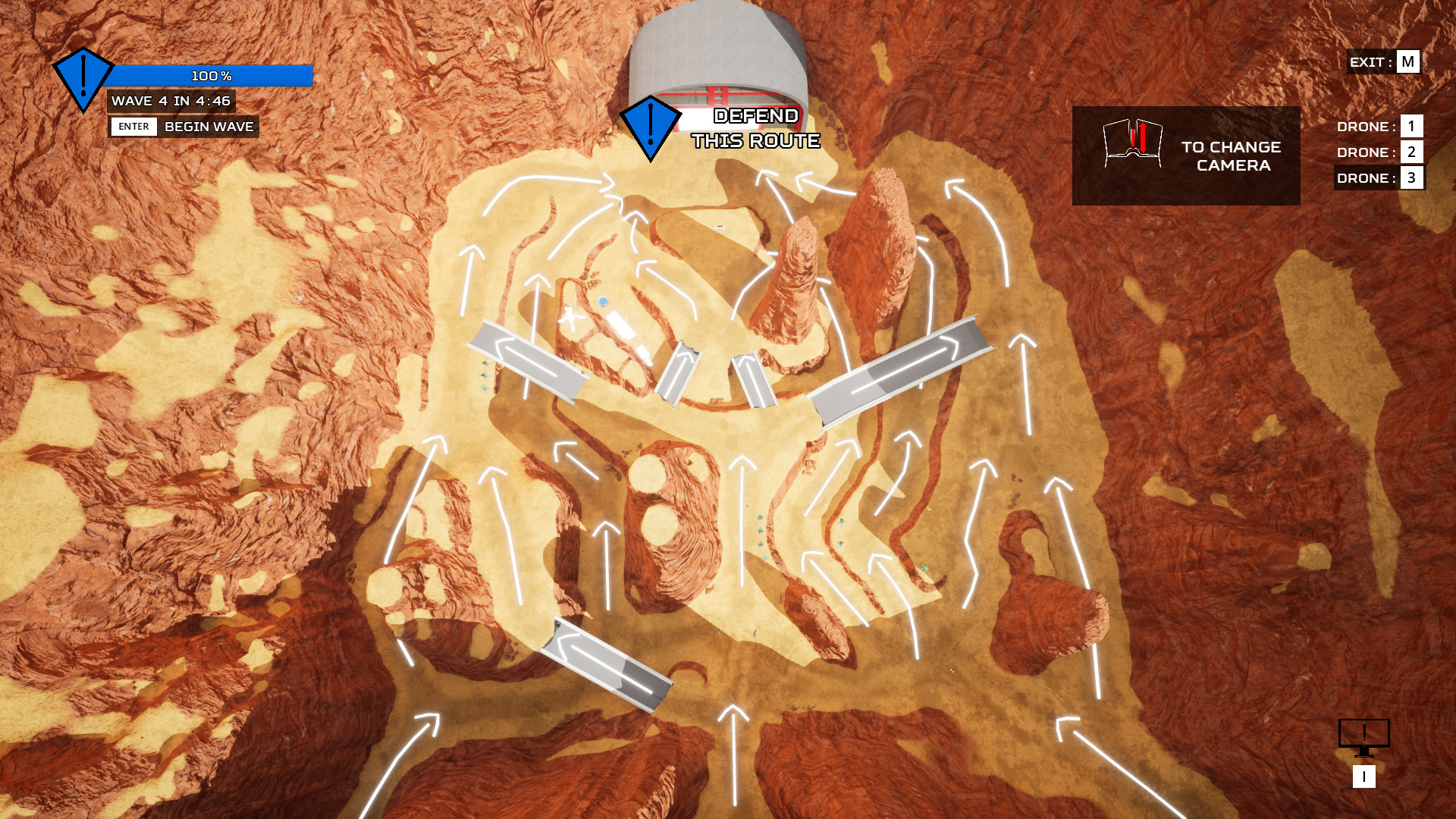The image size is (1456, 819).
Task: Click the blue exclamation objective marker top-left
Action: pos(82,76)
